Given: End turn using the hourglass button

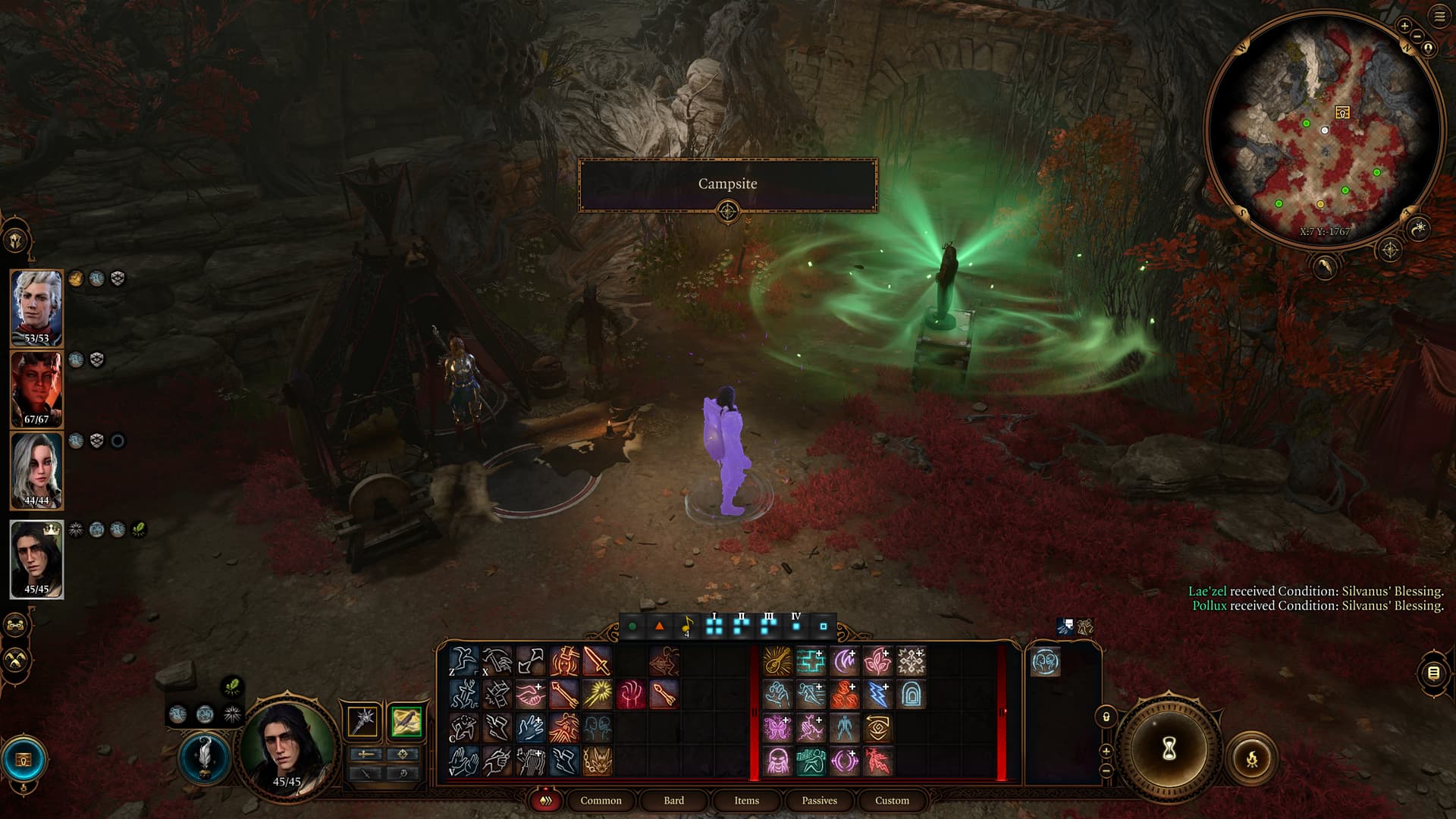Looking at the screenshot, I should pos(1169,749).
